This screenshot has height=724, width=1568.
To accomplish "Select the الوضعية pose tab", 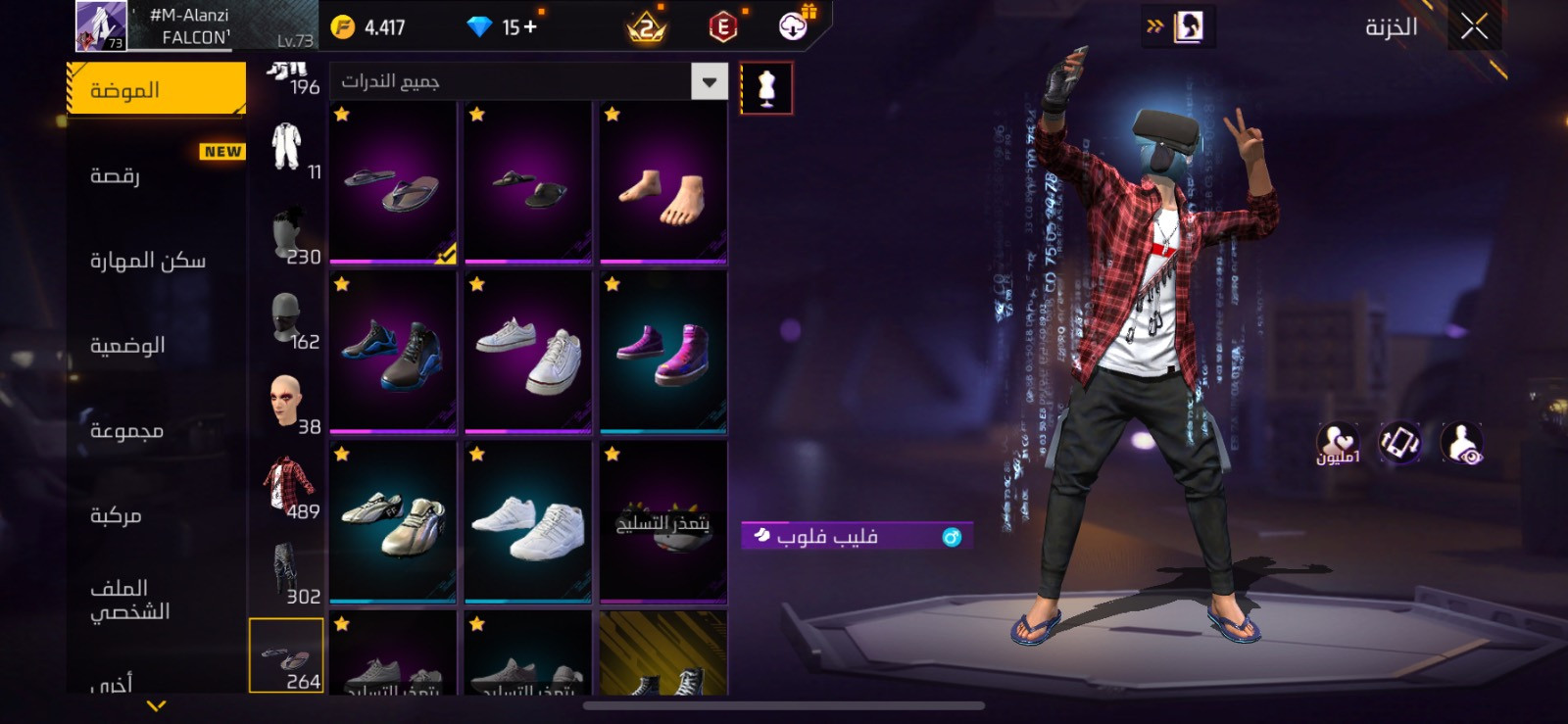I will click(156, 346).
